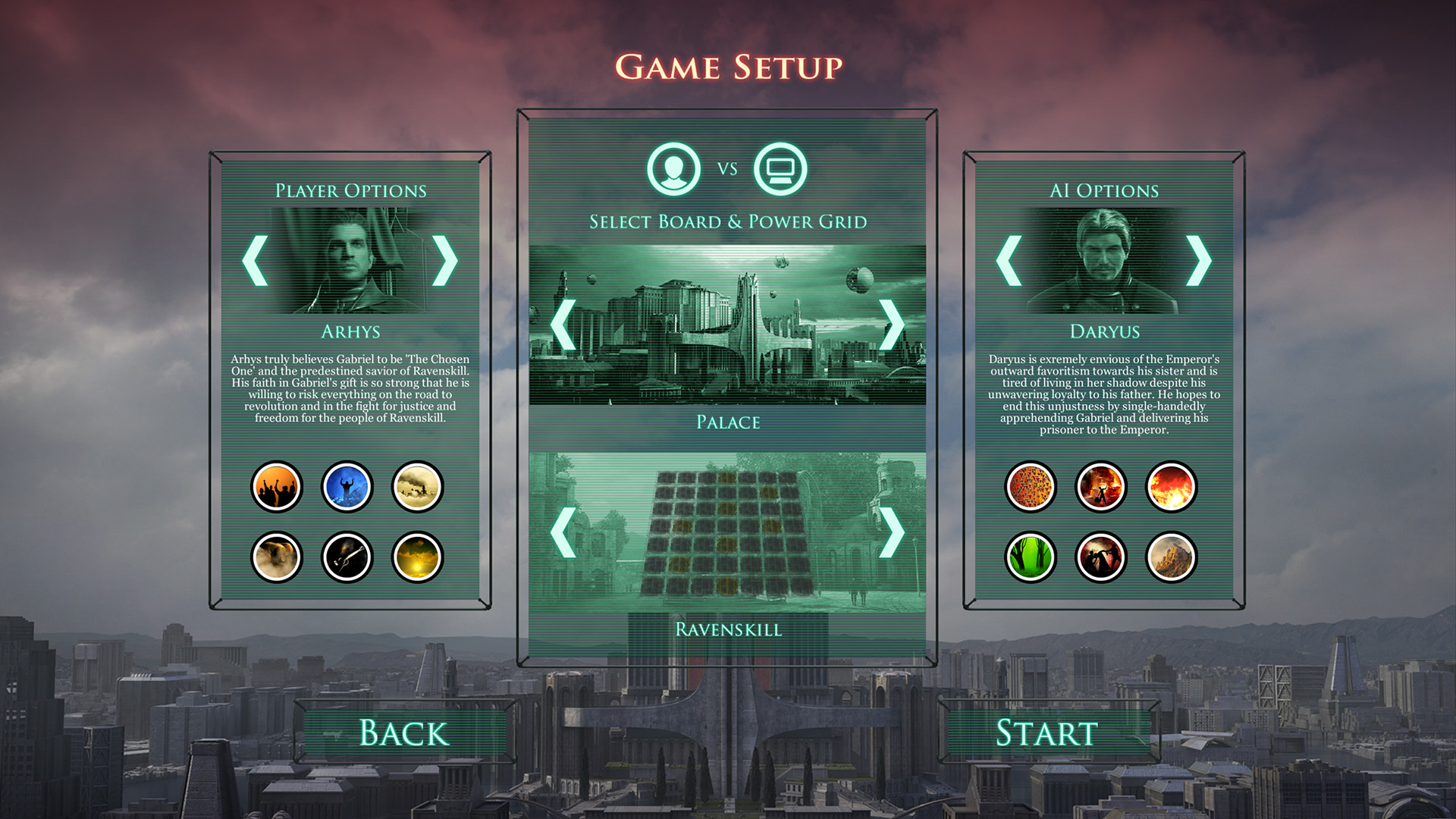Select the struggling figures power icon for Daryus
1456x819 pixels.
tap(1101, 557)
